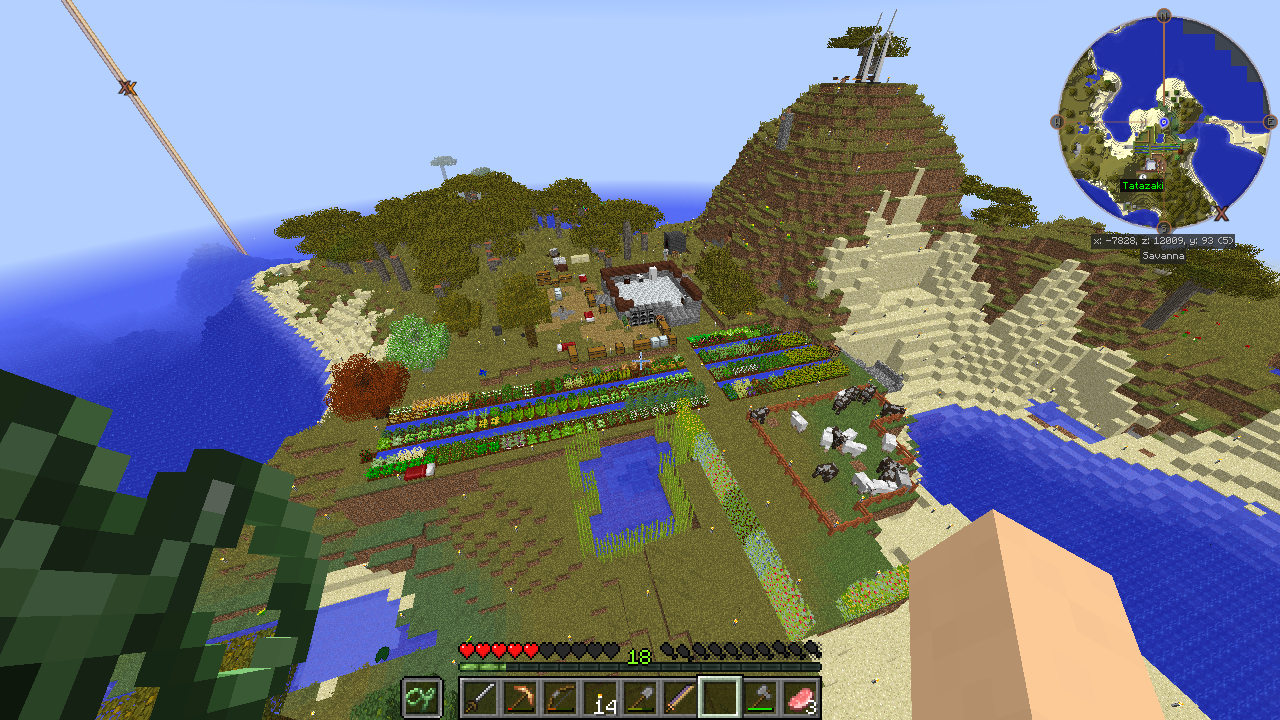Pick the grey-headed axe hotbar slot
Image resolution: width=1280 pixels, height=720 pixels.
click(x=761, y=697)
